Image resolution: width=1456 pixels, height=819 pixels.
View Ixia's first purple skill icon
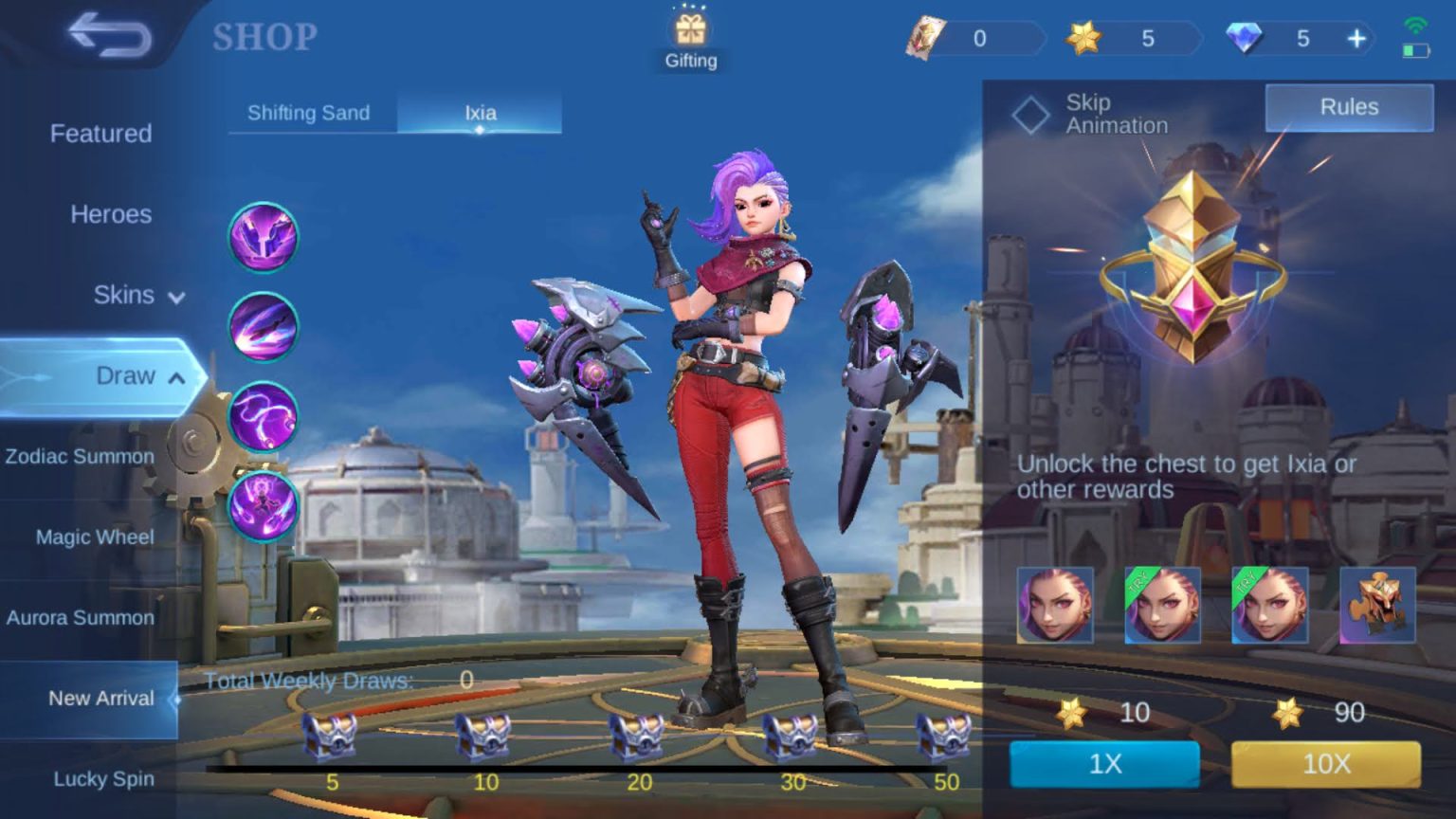click(264, 236)
